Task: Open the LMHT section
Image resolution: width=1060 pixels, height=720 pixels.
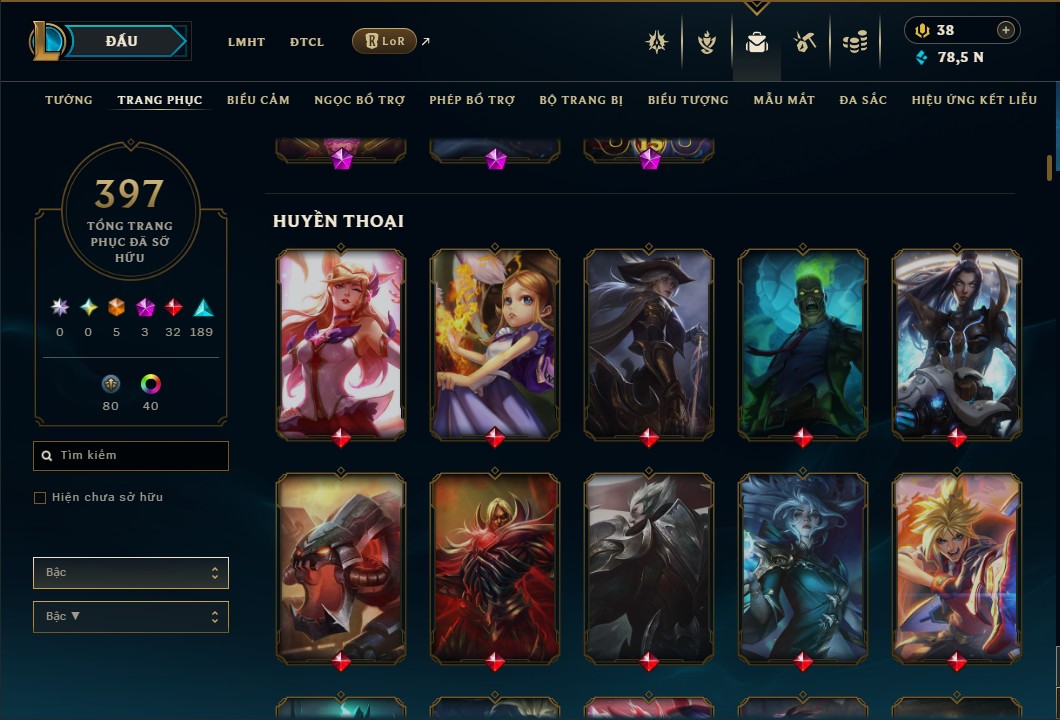Action: (246, 42)
